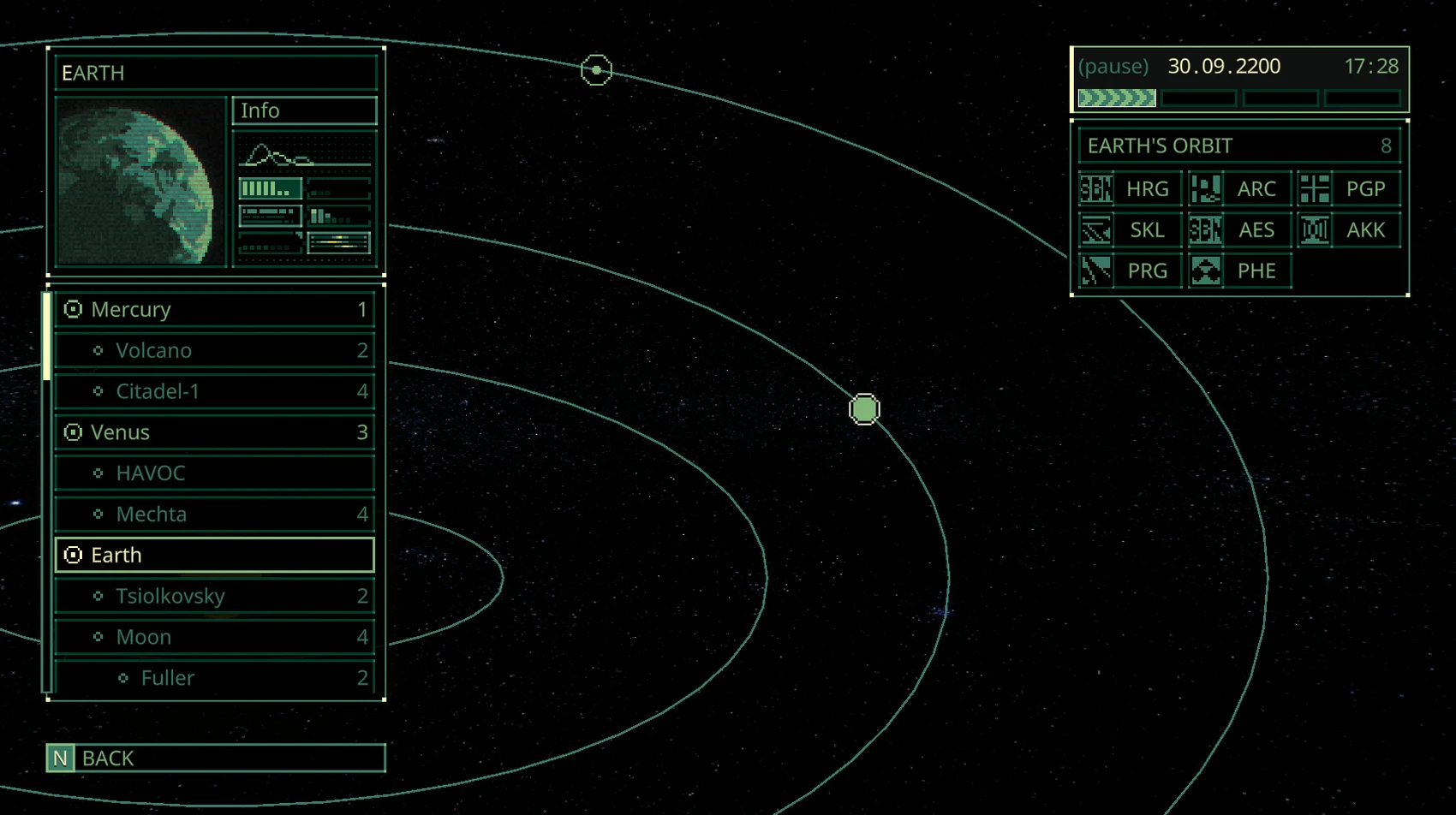Viewport: 1456px width, 815px height.
Task: Select the PRG faction entry
Action: click(x=1131, y=271)
